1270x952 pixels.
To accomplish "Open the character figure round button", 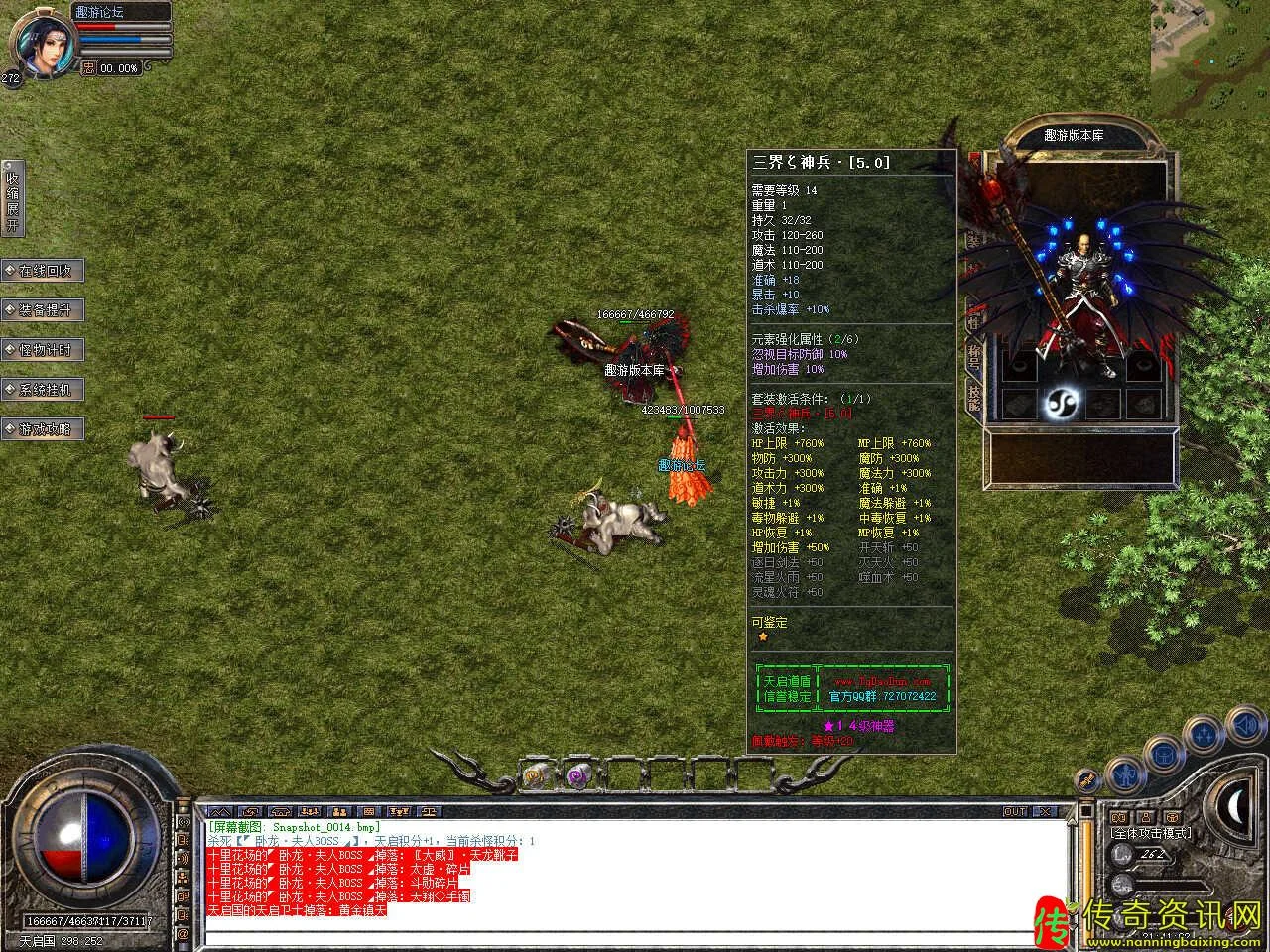I will [1125, 773].
